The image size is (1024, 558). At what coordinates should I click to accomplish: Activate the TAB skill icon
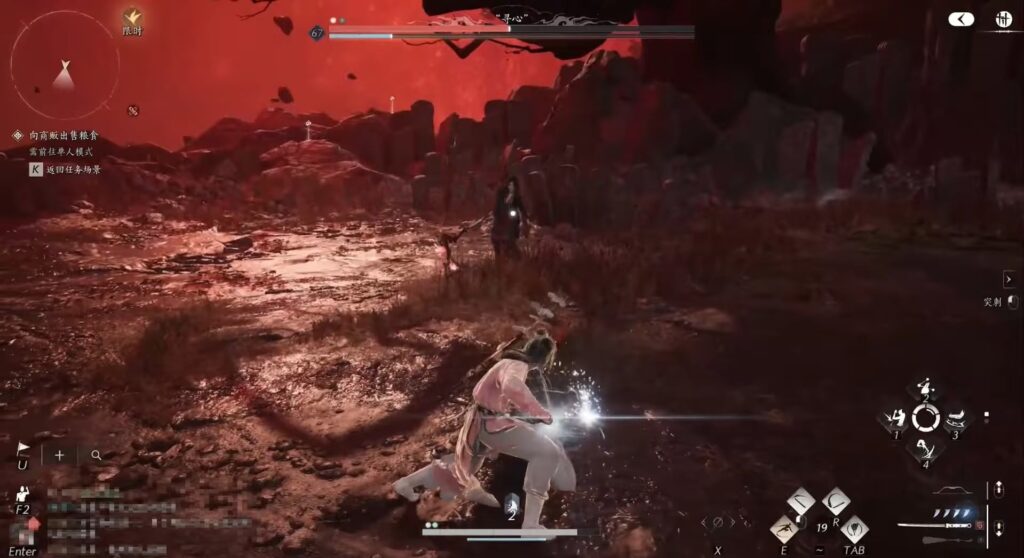853,529
